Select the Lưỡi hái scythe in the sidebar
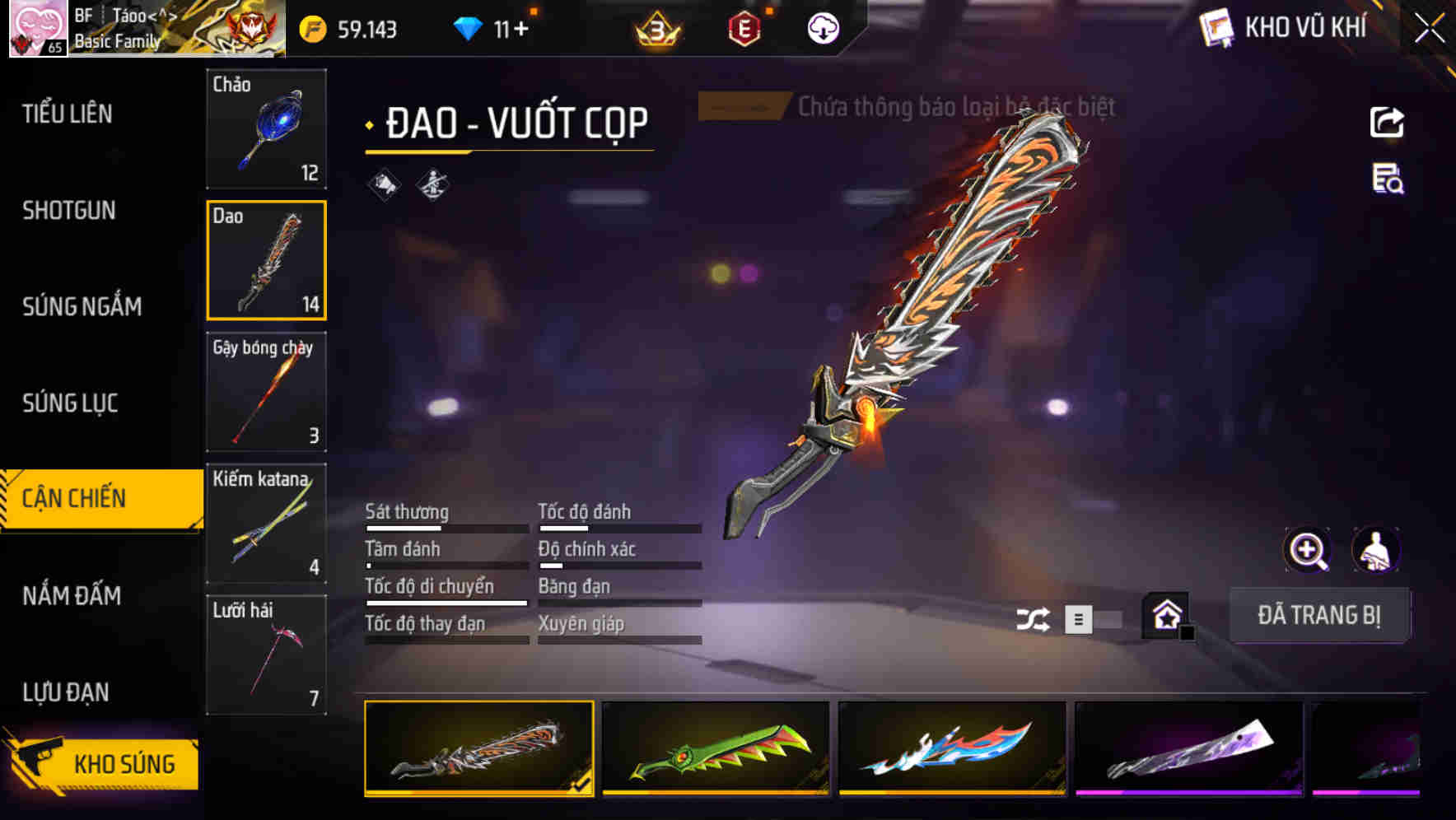The image size is (1456, 820). click(x=265, y=655)
